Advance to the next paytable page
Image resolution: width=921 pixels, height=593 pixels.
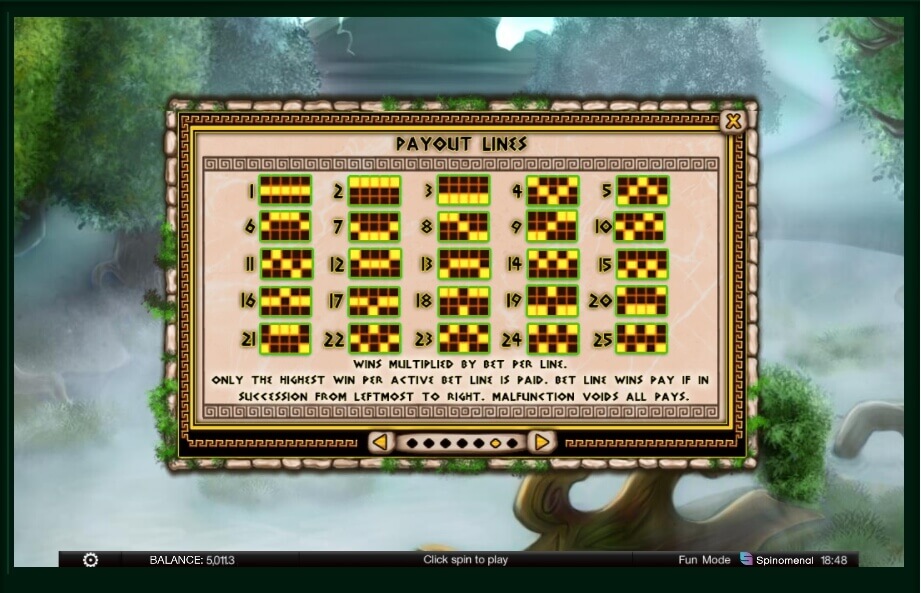(541, 442)
